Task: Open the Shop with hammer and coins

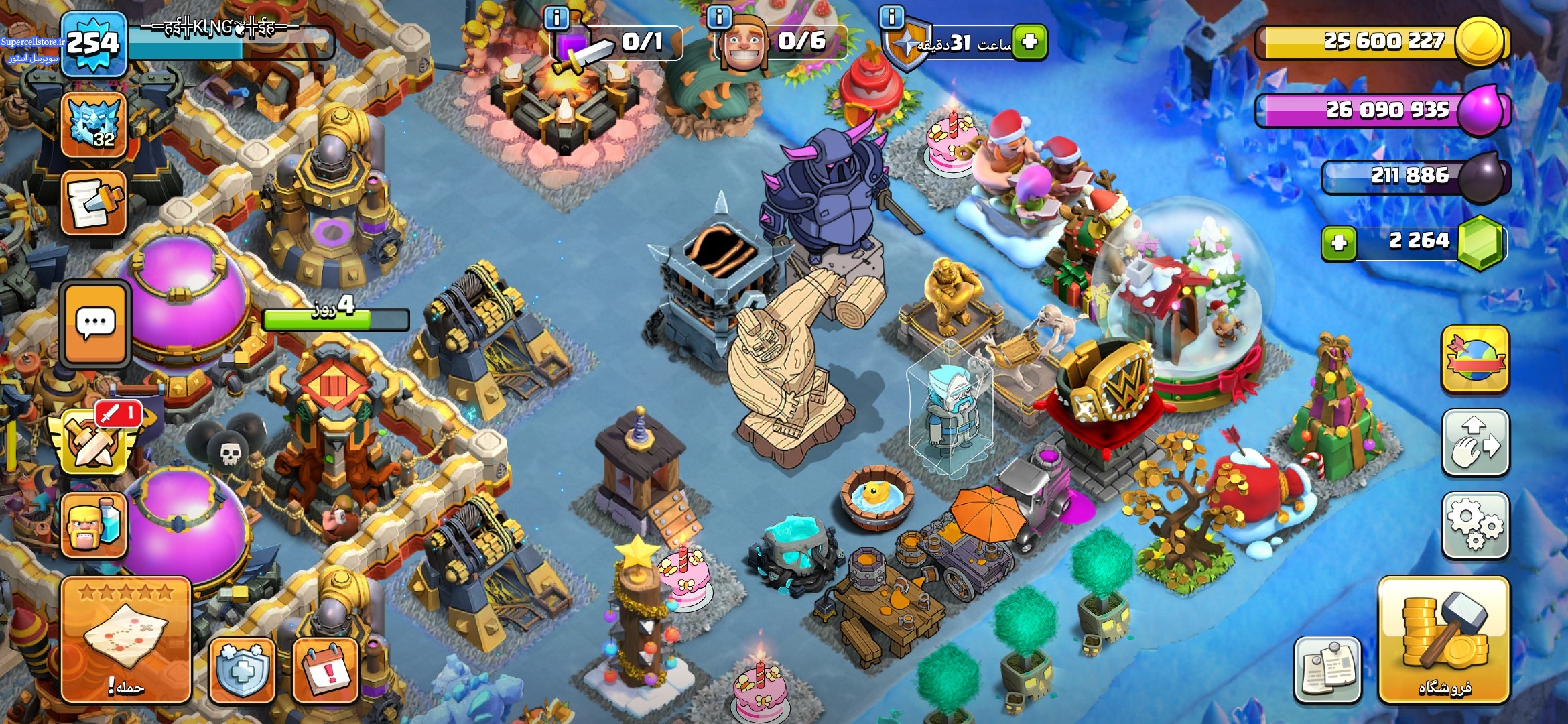Action: point(1443,640)
